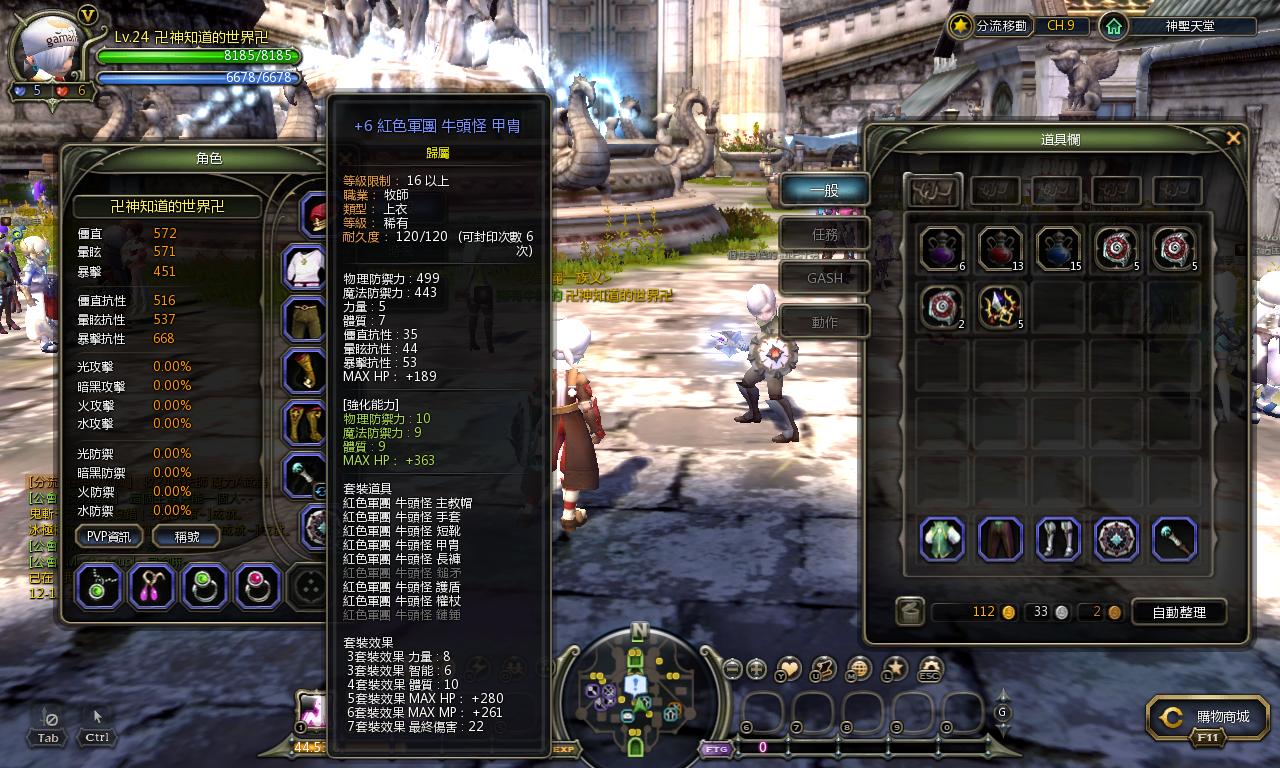Pick the green robe armor item
This screenshot has height=768, width=1280.
click(x=942, y=539)
